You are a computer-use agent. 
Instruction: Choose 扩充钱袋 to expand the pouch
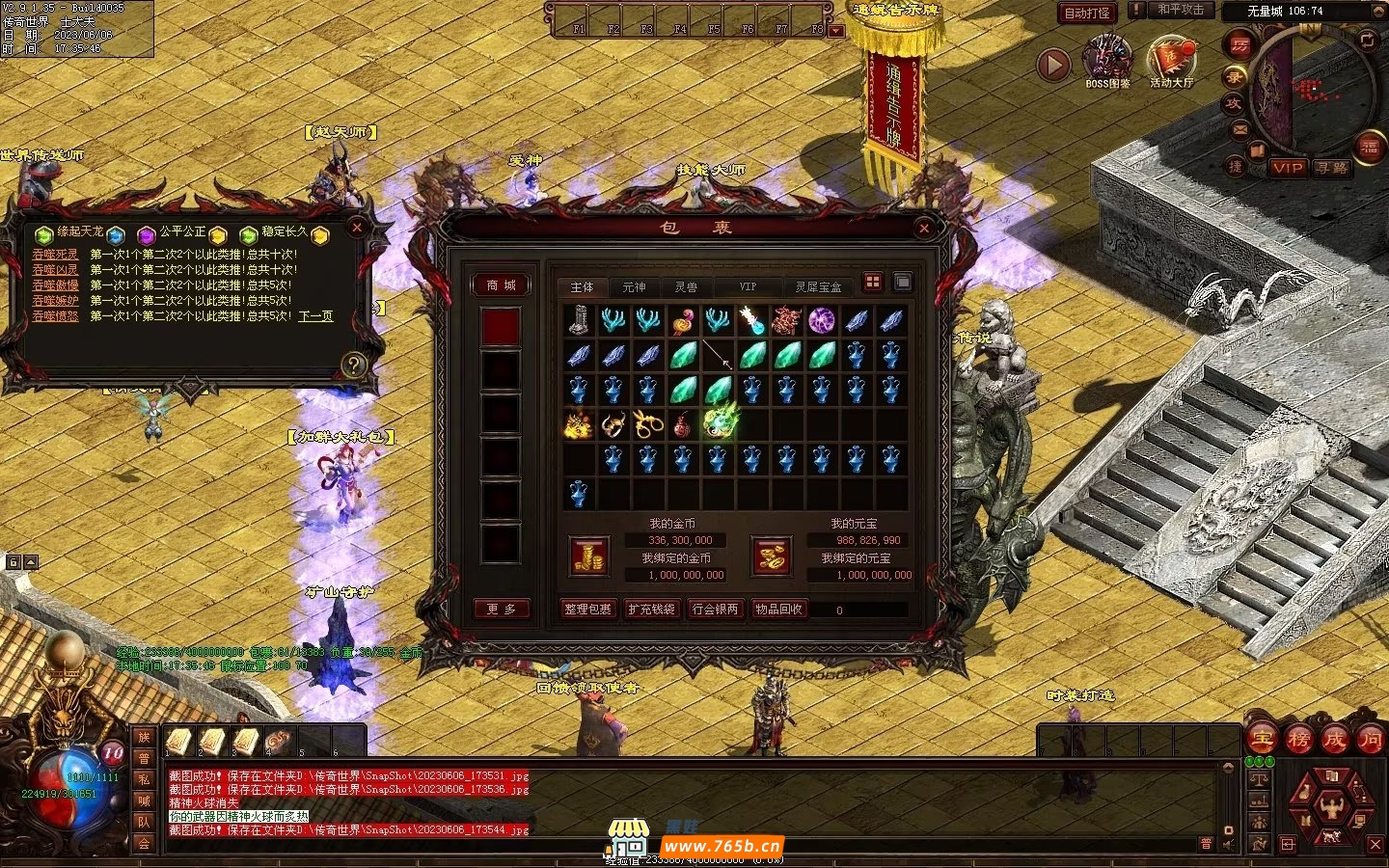click(652, 610)
